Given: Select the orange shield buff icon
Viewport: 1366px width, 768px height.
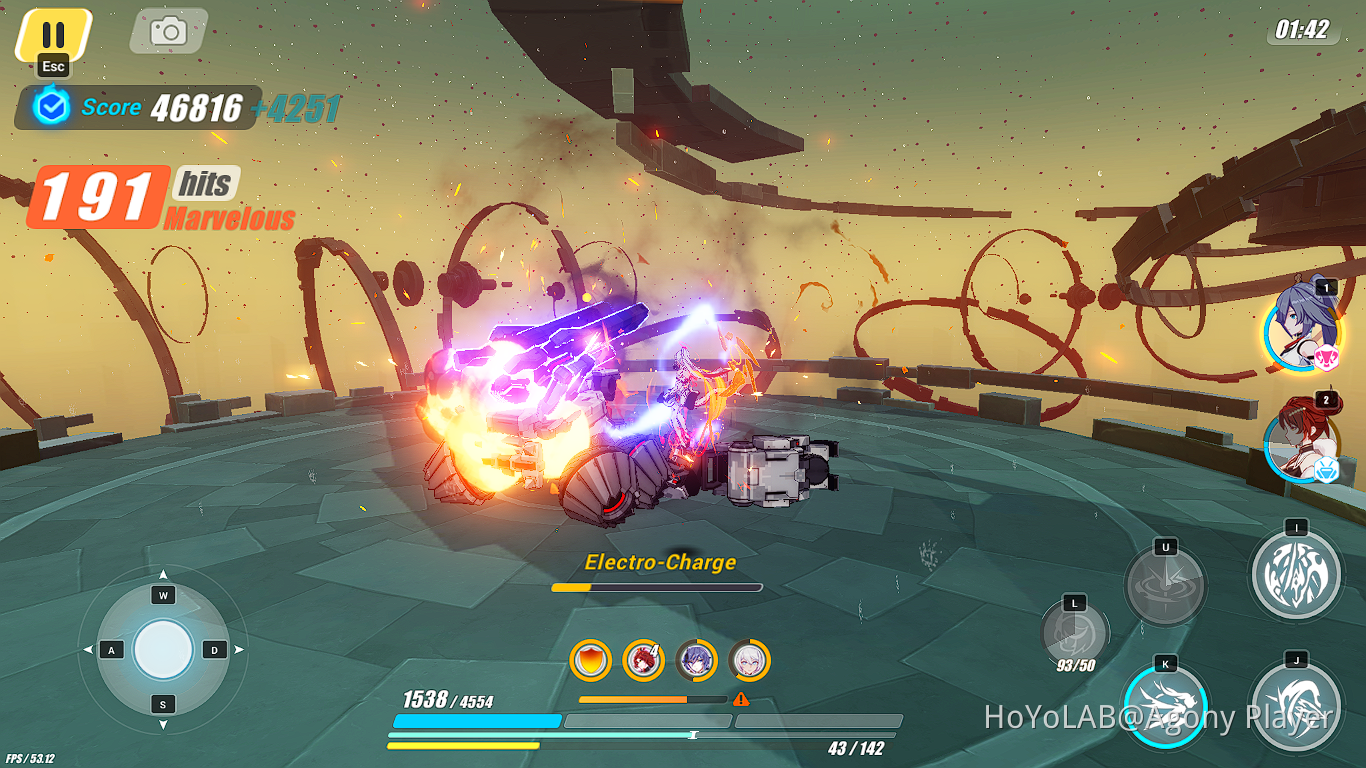Looking at the screenshot, I should coord(590,660).
